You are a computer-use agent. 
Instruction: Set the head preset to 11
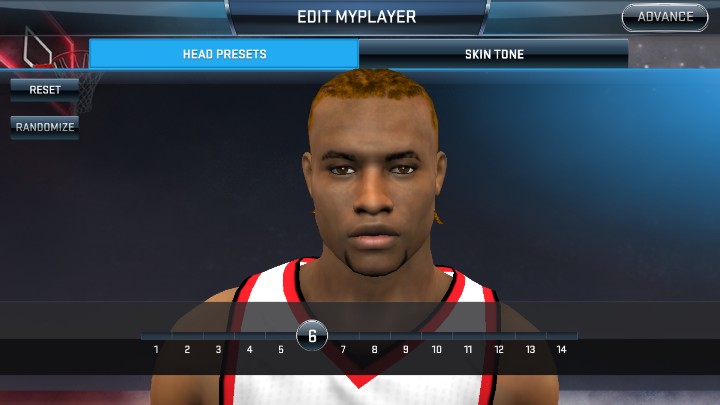tap(468, 349)
